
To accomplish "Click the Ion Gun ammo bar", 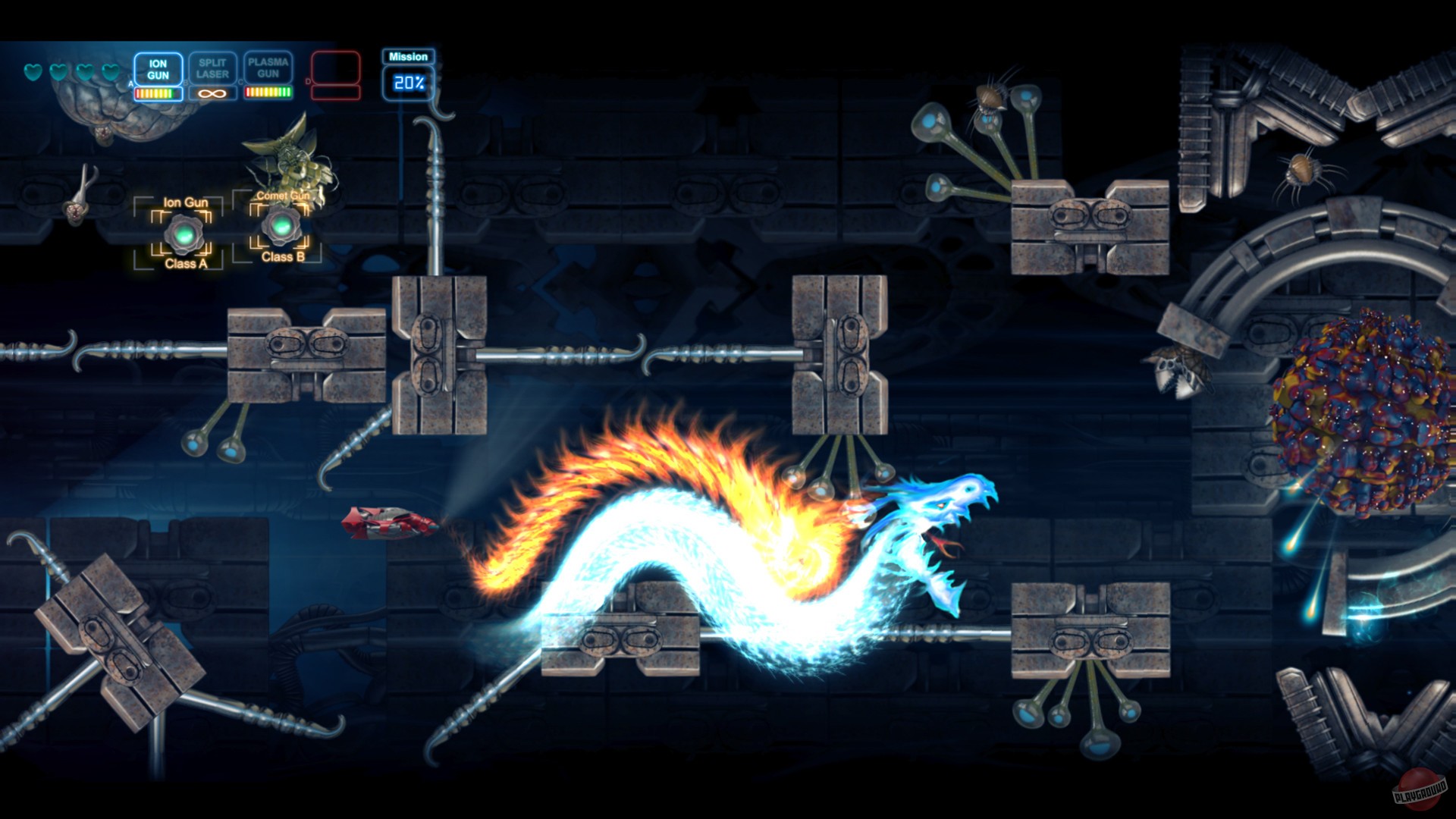I will (158, 93).
